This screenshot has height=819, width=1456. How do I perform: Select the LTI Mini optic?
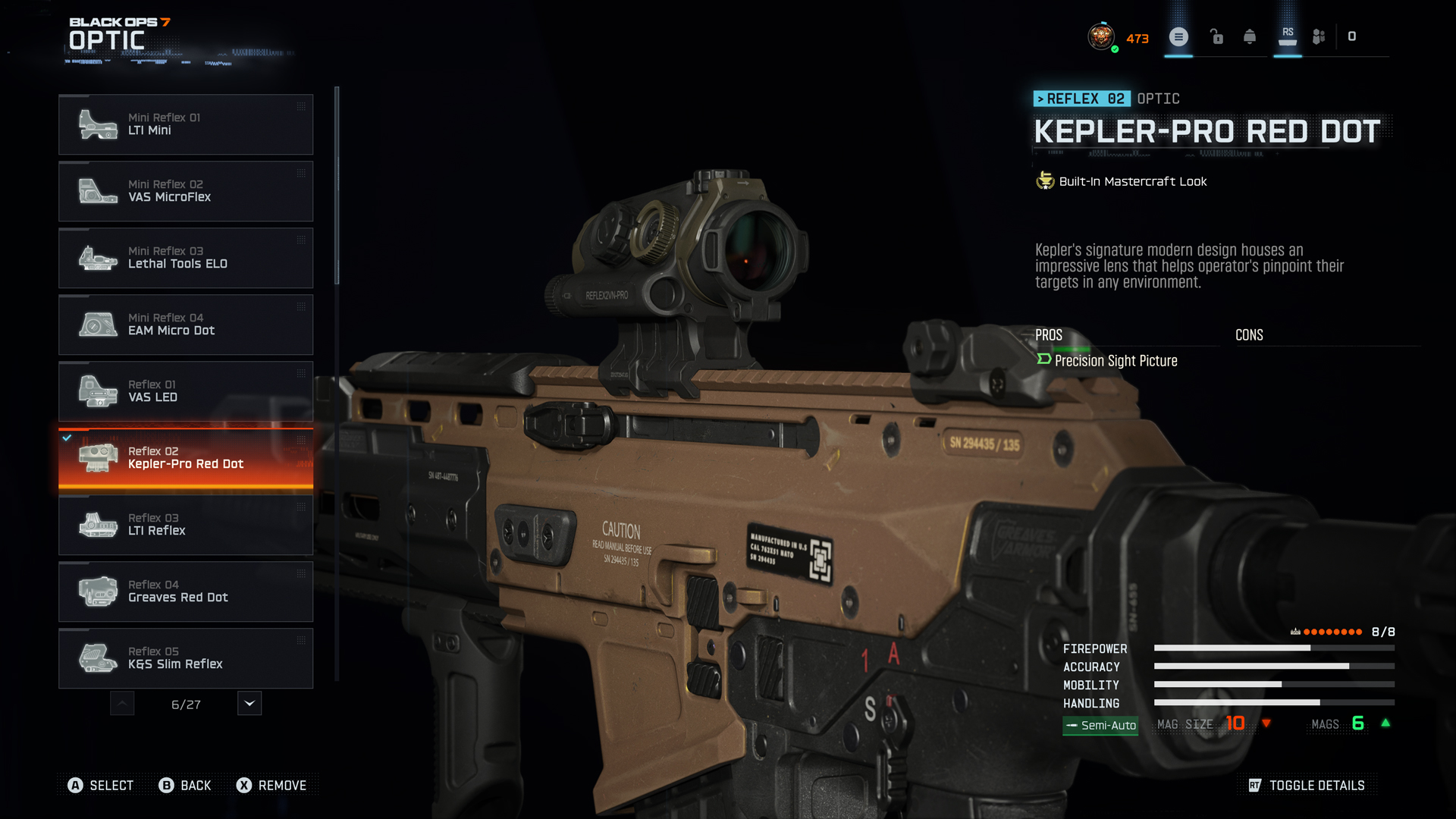click(x=186, y=124)
